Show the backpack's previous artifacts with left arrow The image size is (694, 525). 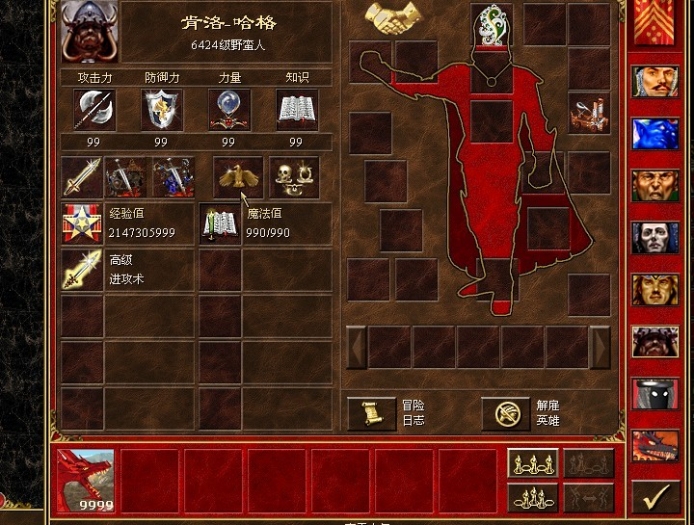[x=357, y=347]
